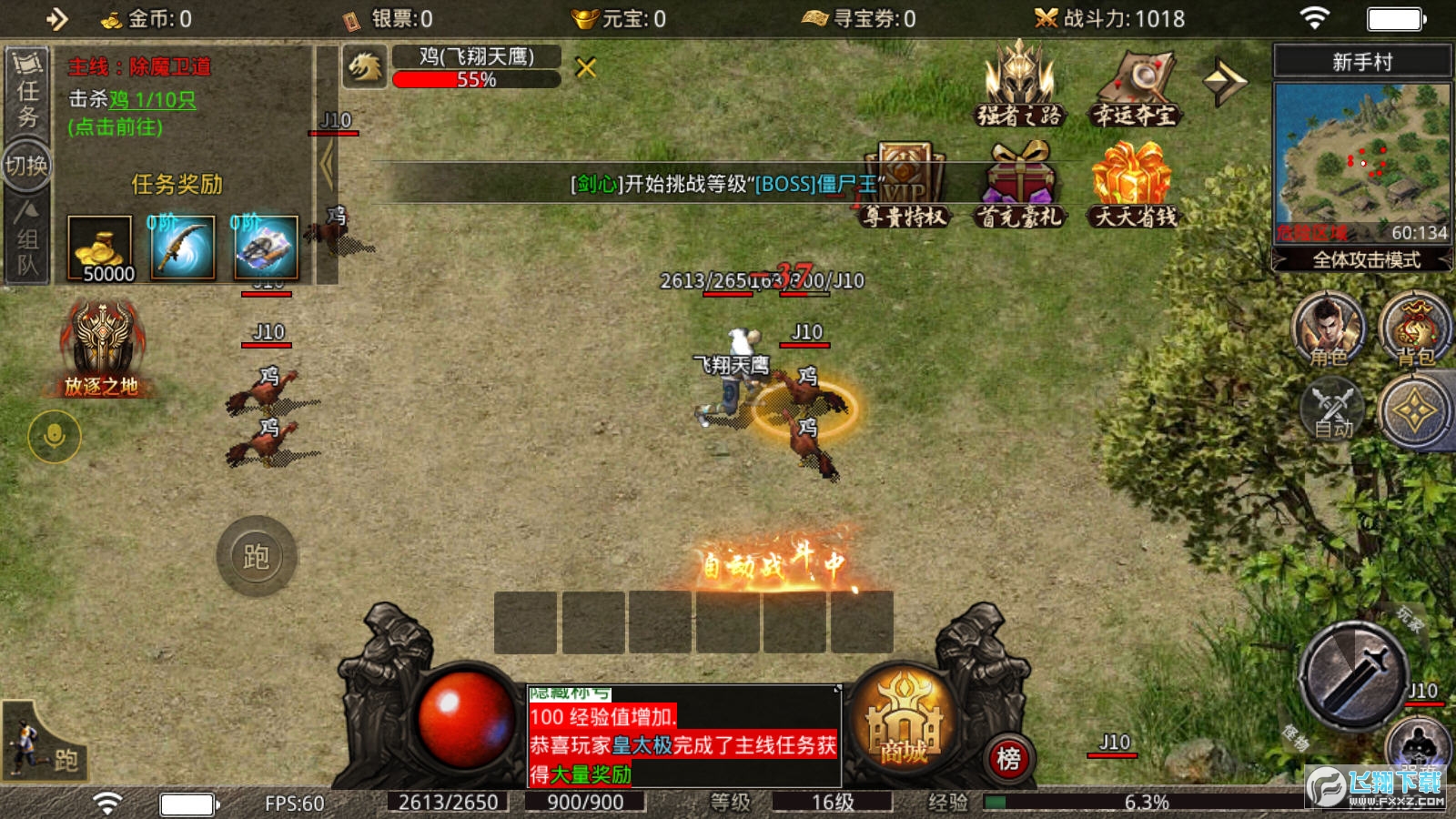This screenshot has height=819, width=1456.
Task: Enter the 放逐之地 area
Action: pyautogui.click(x=102, y=351)
